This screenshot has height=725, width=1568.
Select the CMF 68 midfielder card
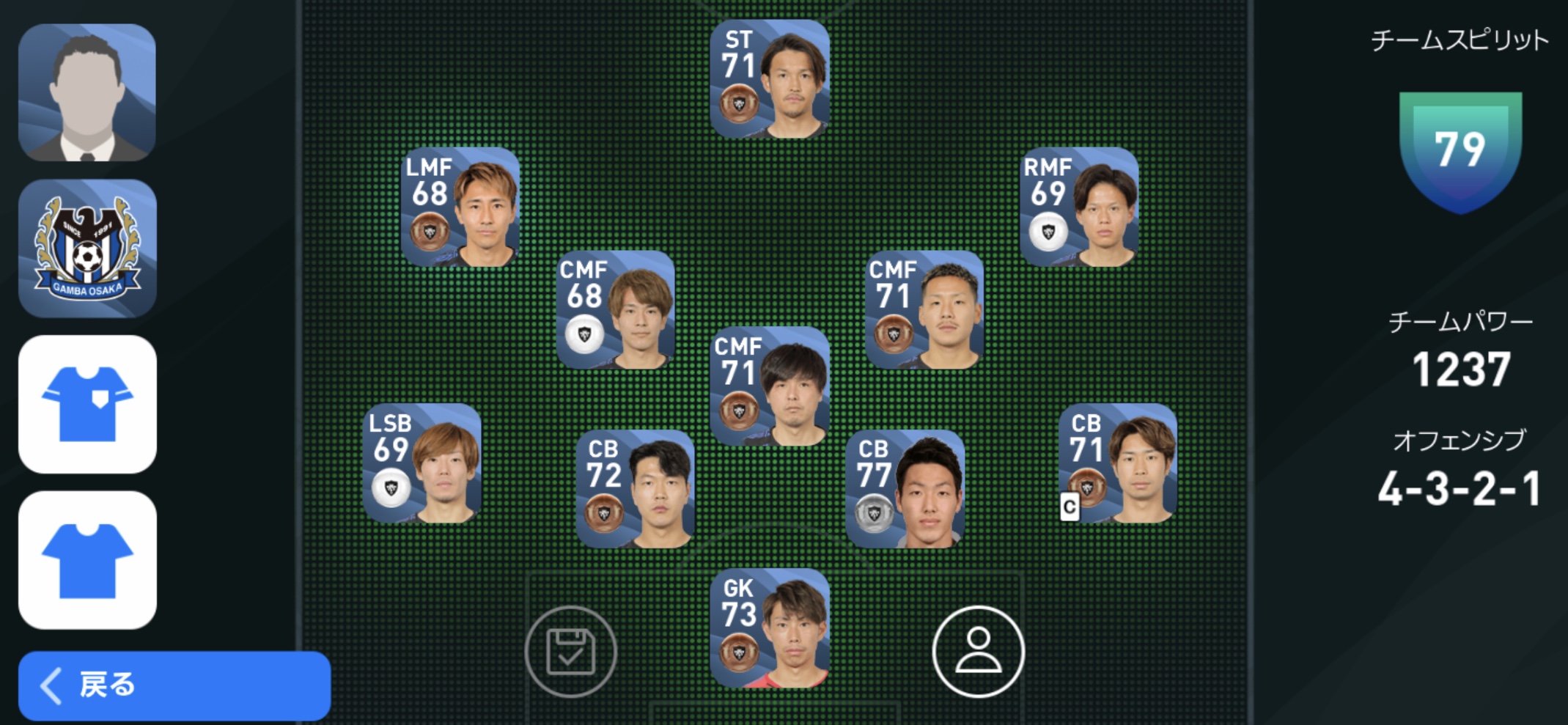tap(616, 310)
